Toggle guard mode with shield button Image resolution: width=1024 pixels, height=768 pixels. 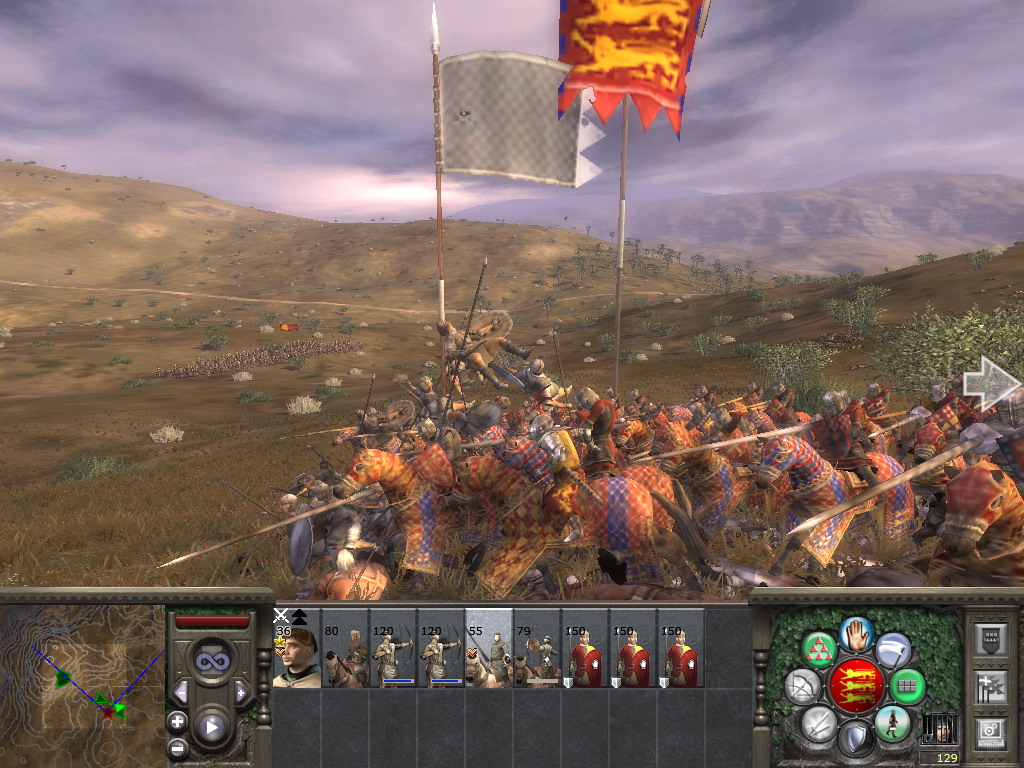click(x=855, y=740)
